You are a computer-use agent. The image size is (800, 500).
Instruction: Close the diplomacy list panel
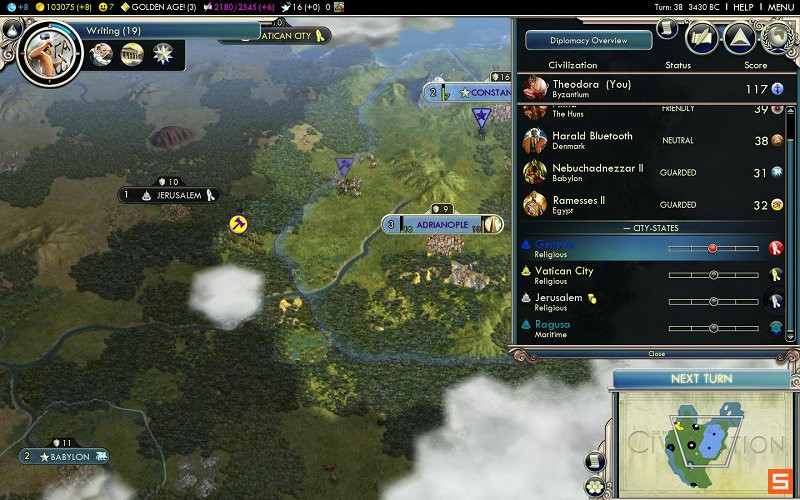click(x=656, y=353)
